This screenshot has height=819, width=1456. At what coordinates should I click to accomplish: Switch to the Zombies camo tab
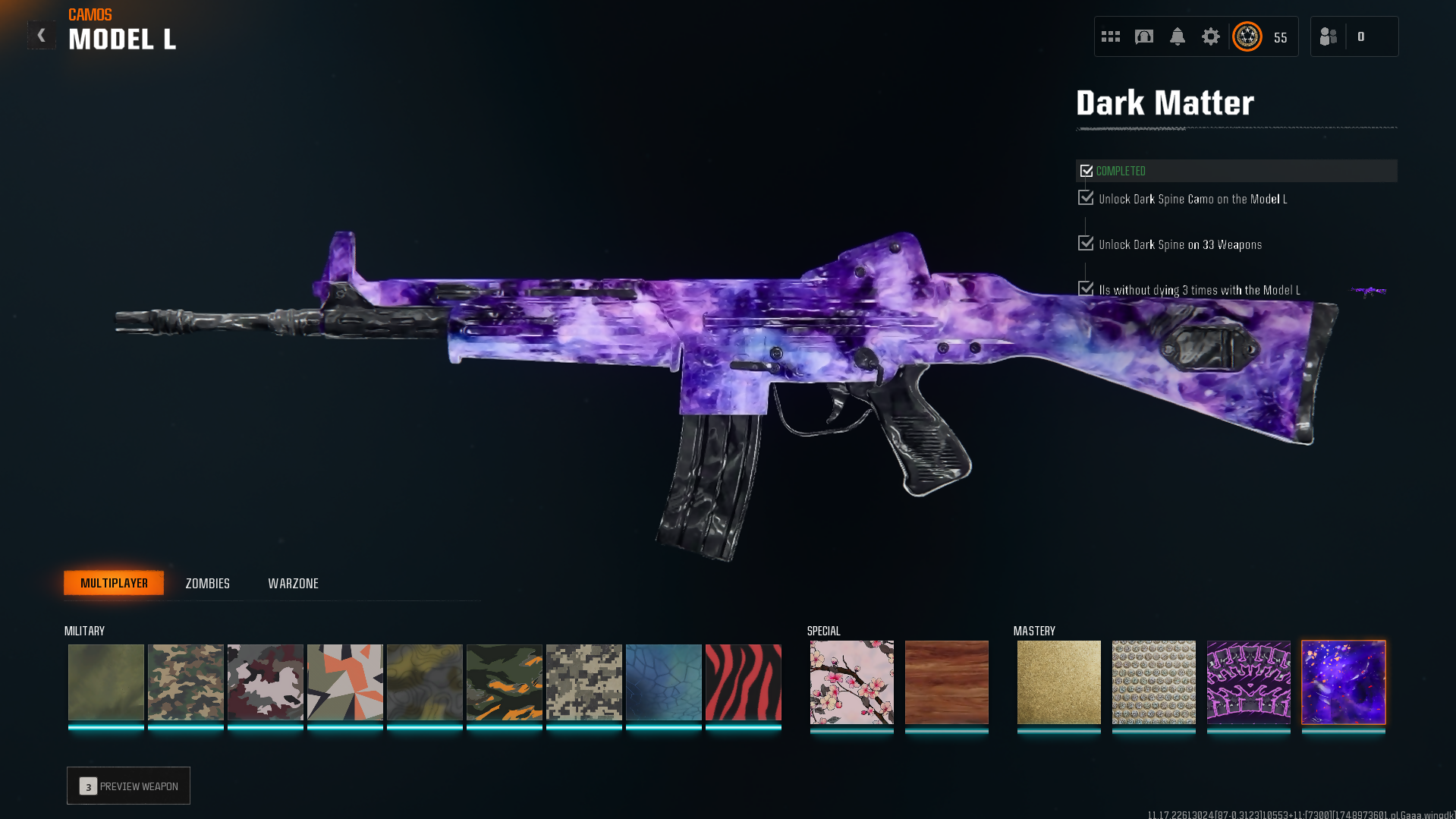207,583
